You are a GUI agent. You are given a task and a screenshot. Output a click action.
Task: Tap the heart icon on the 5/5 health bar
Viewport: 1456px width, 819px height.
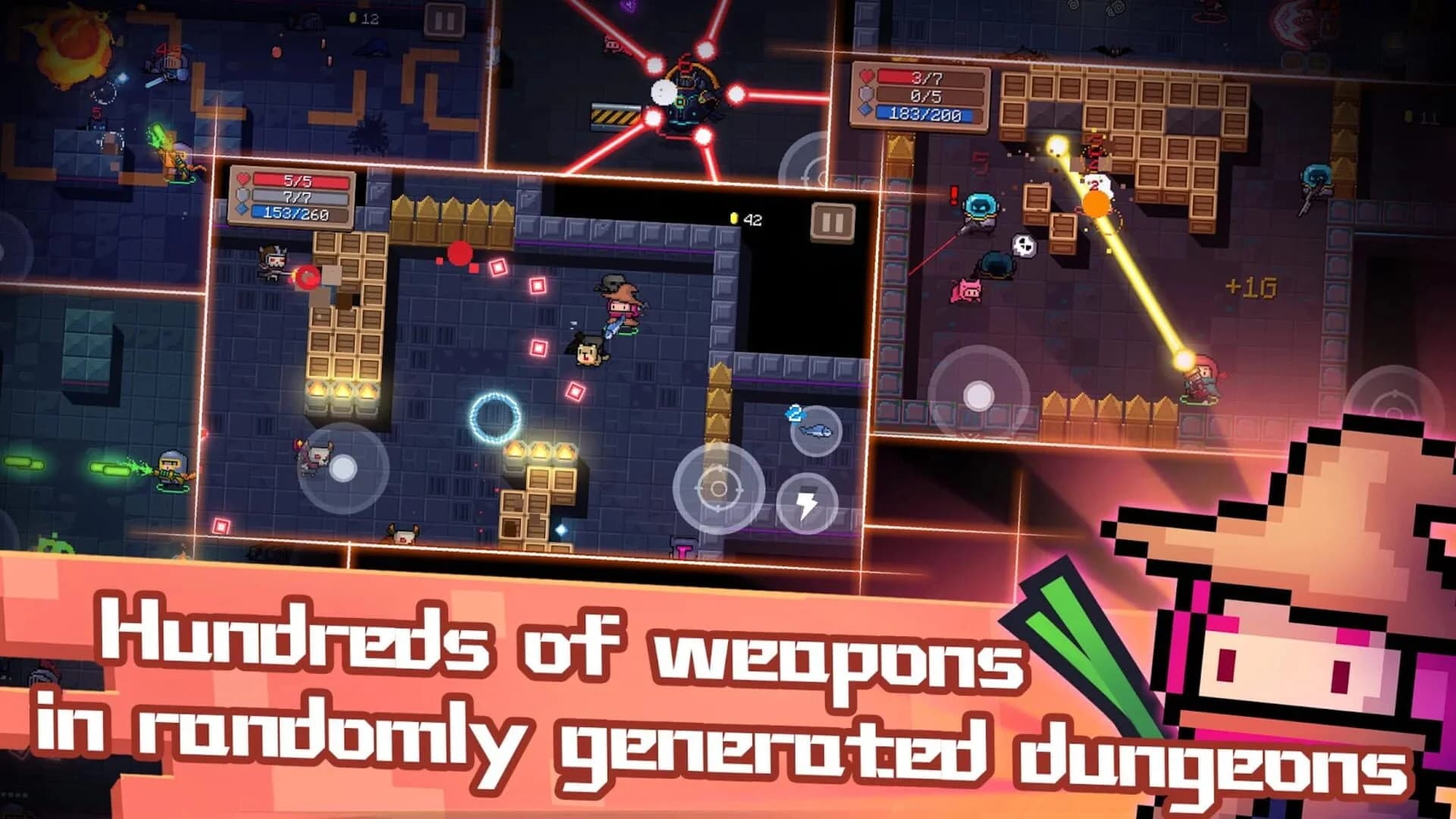pos(242,177)
